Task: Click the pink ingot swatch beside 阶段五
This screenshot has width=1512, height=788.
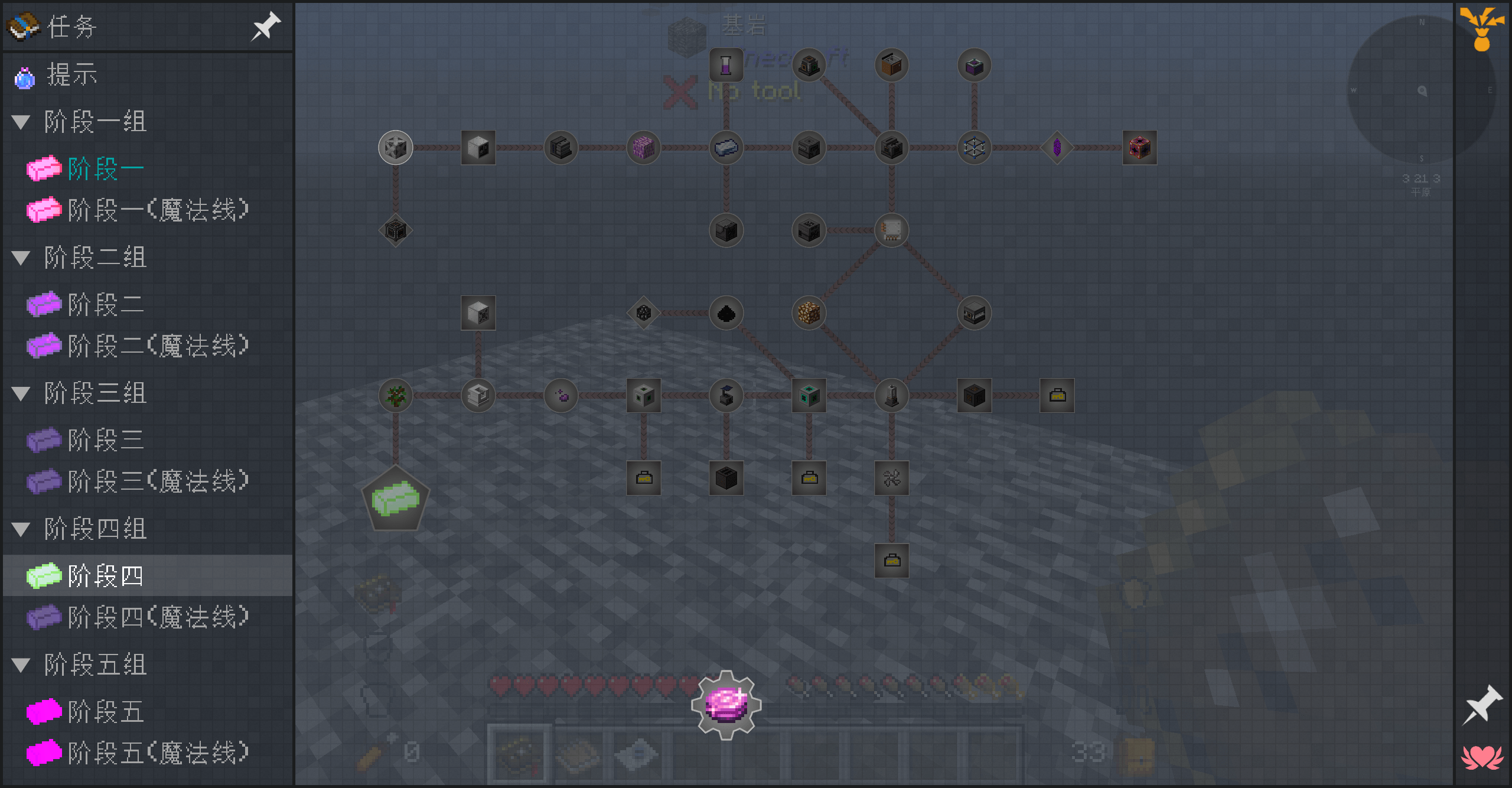Action: click(45, 712)
